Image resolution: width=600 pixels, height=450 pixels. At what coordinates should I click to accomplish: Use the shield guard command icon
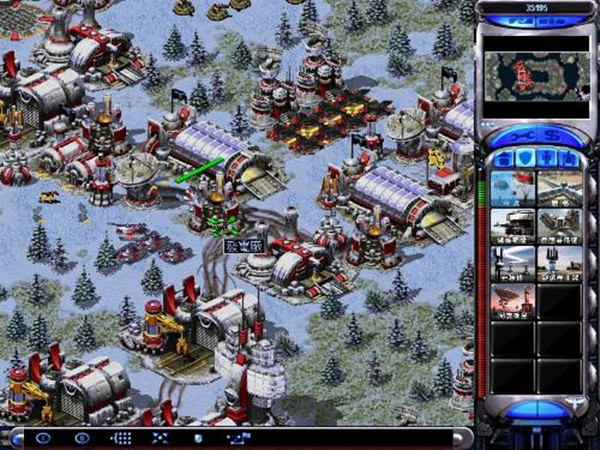pyautogui.click(x=198, y=438)
